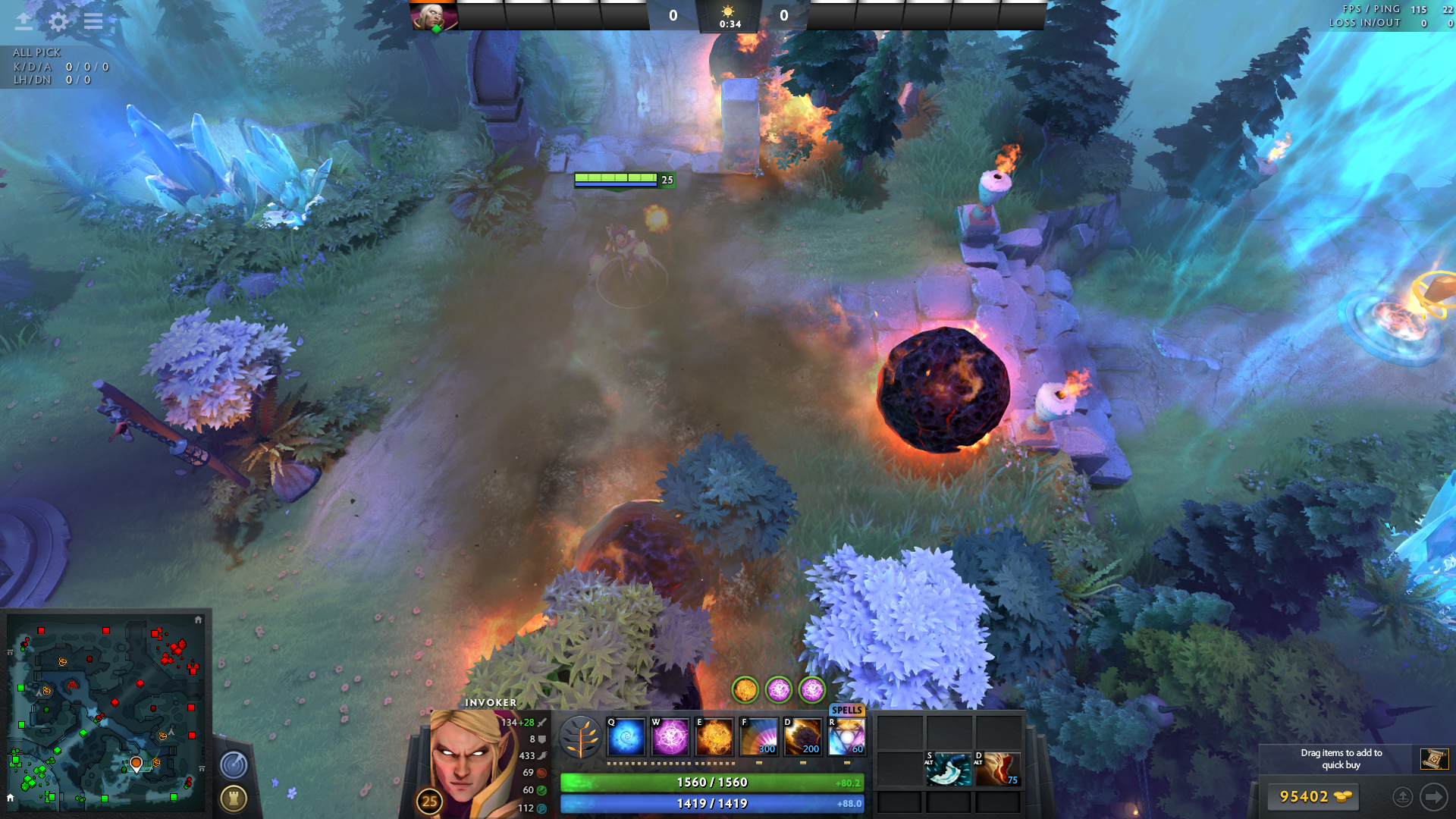Cast Deafening Blast in the F slot
The width and height of the screenshot is (1456, 819).
(x=759, y=737)
